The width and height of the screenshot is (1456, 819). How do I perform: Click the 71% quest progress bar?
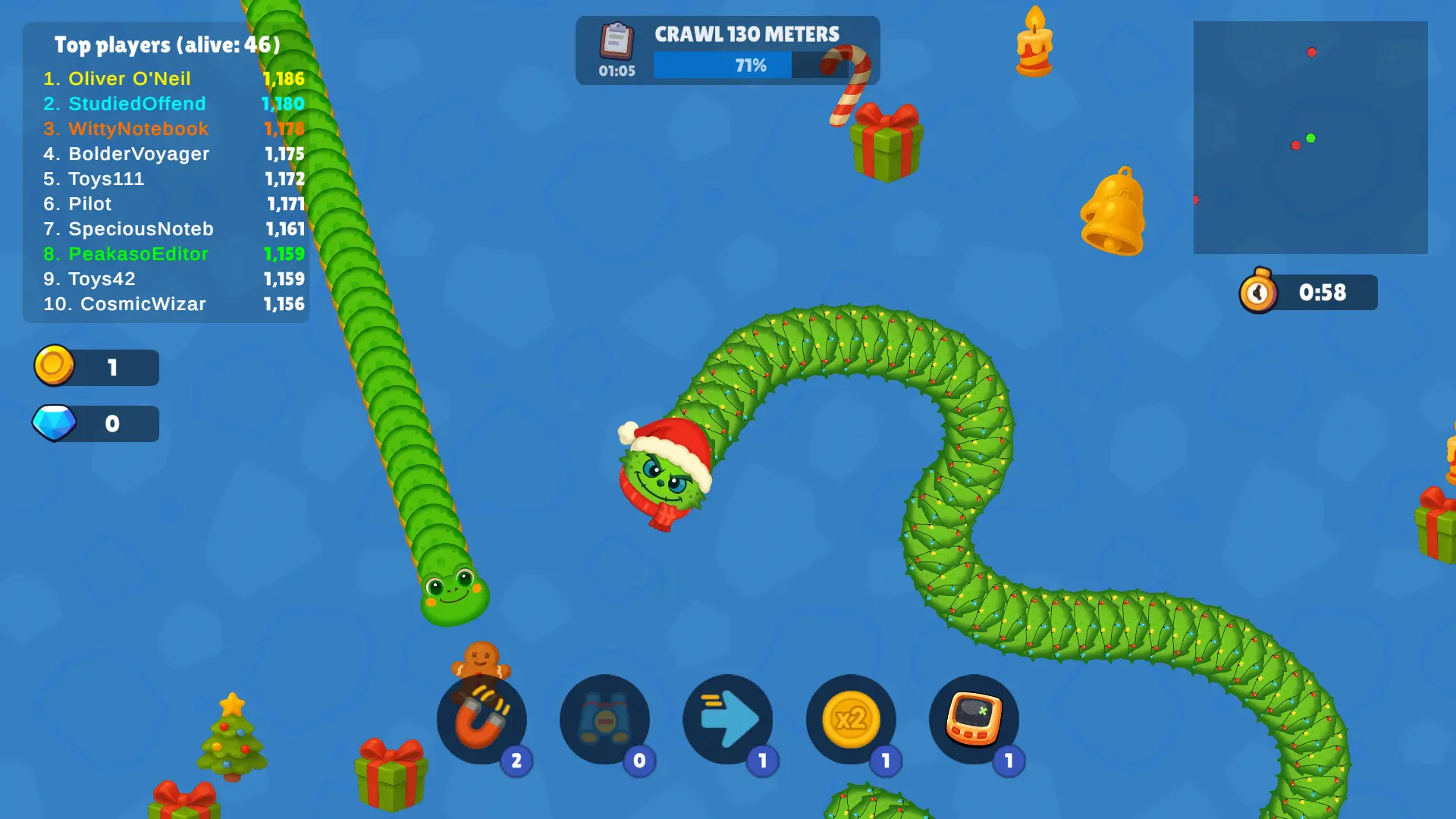tap(751, 65)
